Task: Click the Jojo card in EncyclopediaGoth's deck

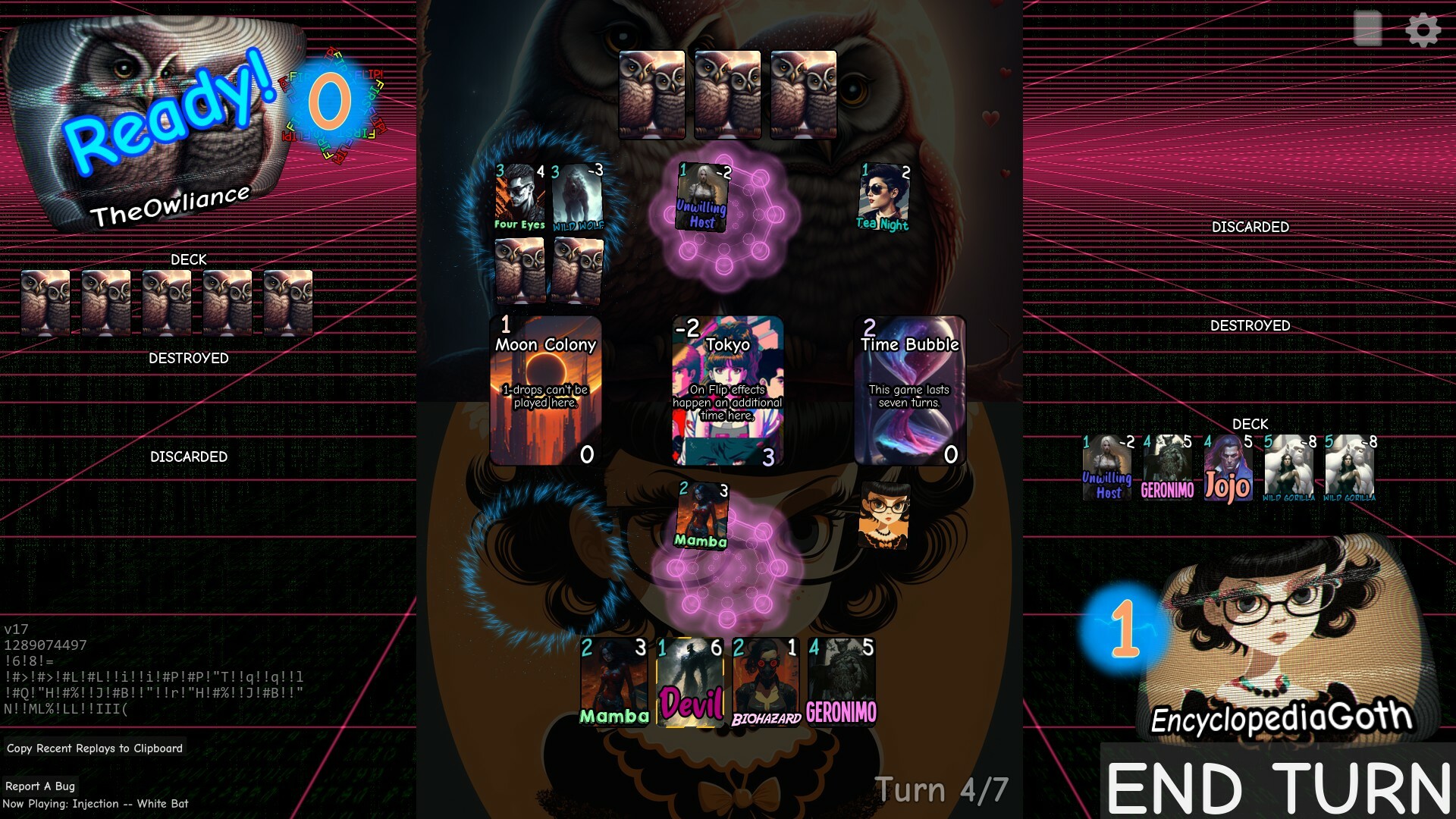Action: pos(1227,469)
